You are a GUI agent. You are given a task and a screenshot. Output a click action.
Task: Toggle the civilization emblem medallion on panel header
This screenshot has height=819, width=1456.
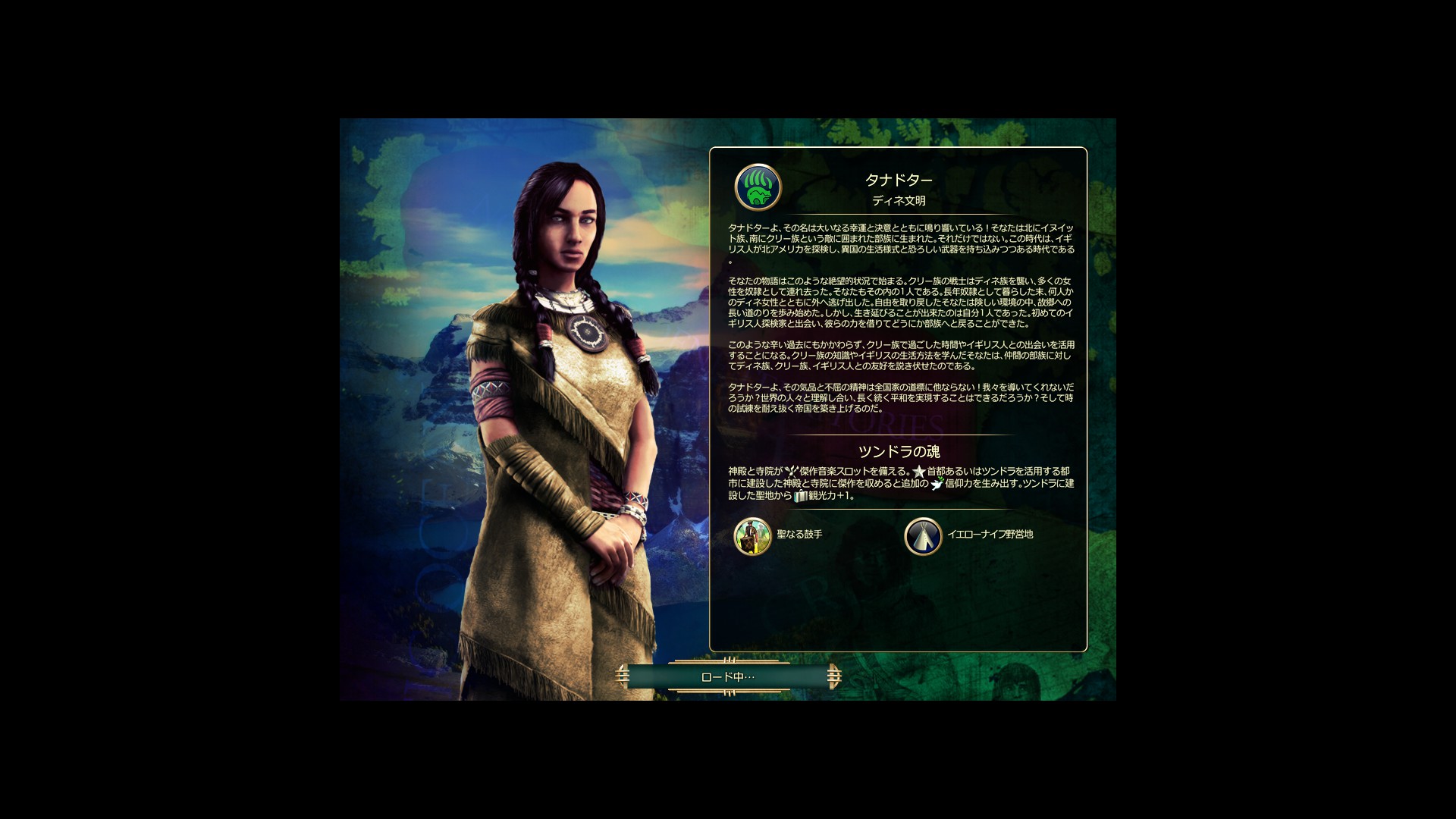pos(758,188)
